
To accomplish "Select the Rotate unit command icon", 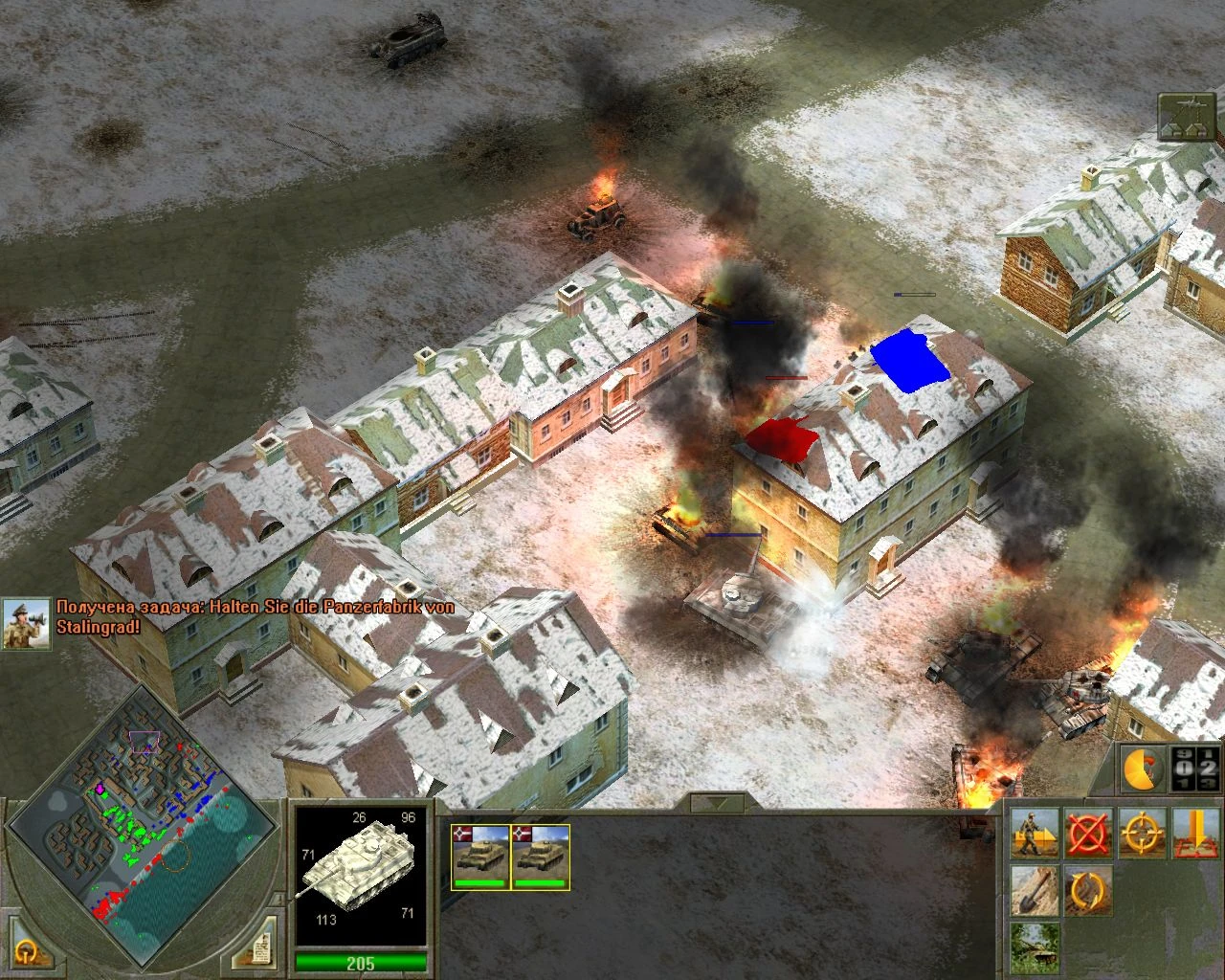I will 1089,889.
